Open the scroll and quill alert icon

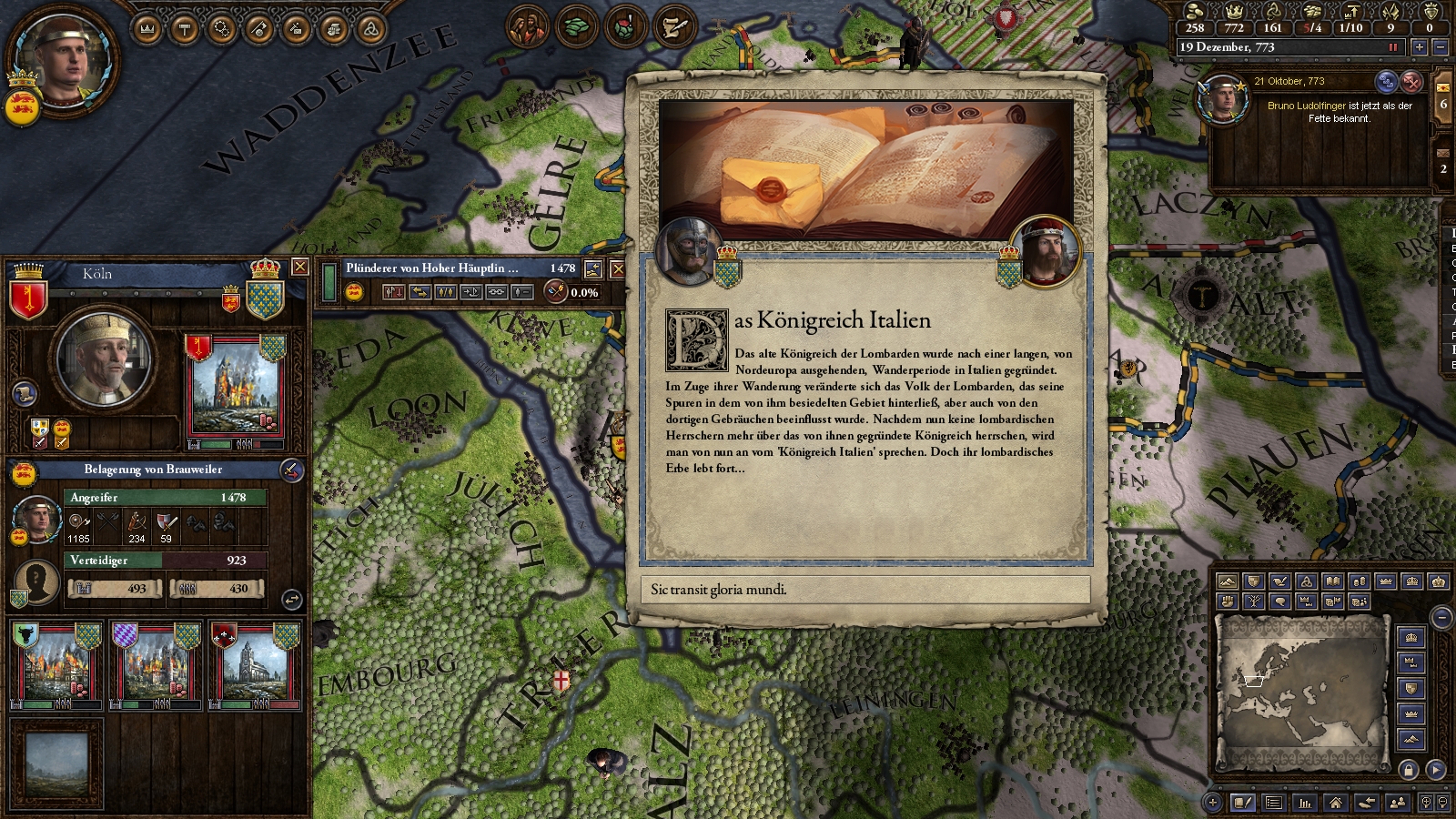coord(673,27)
